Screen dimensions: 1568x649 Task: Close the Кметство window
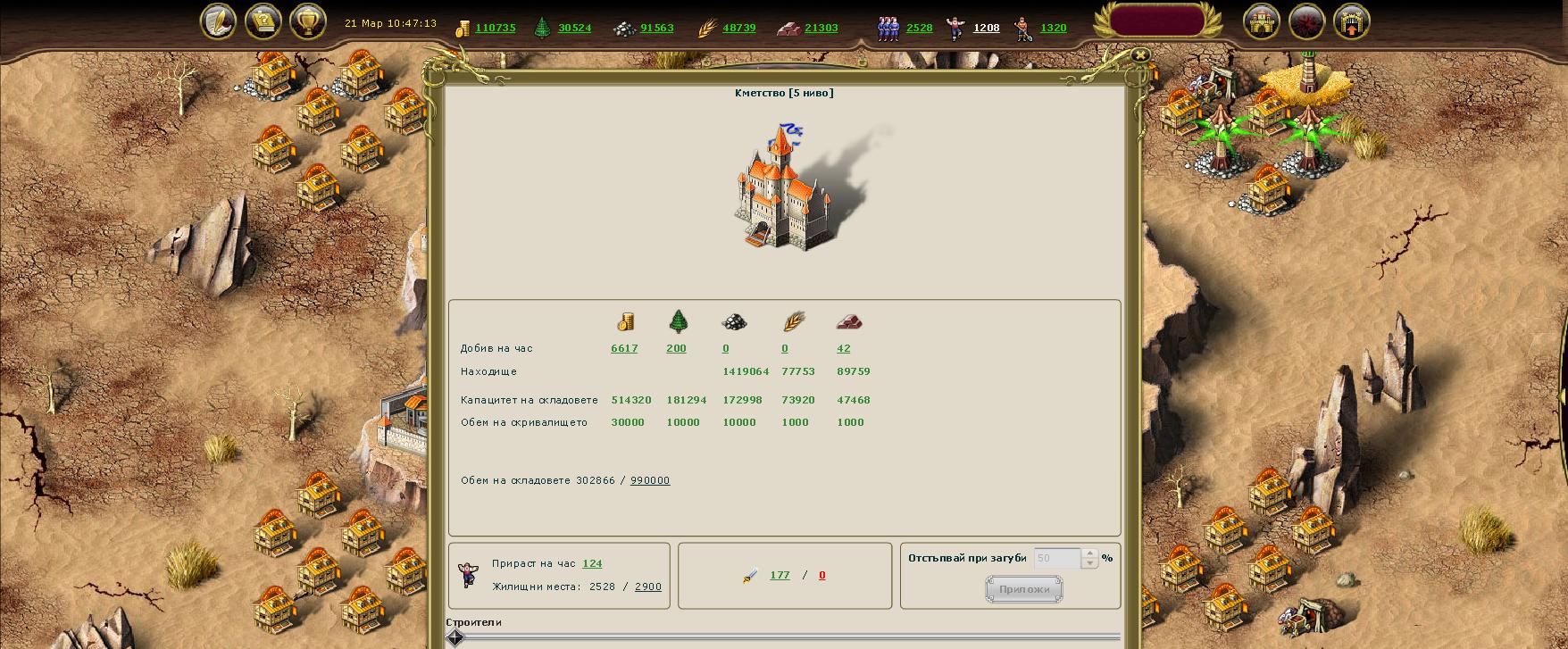[x=1139, y=54]
